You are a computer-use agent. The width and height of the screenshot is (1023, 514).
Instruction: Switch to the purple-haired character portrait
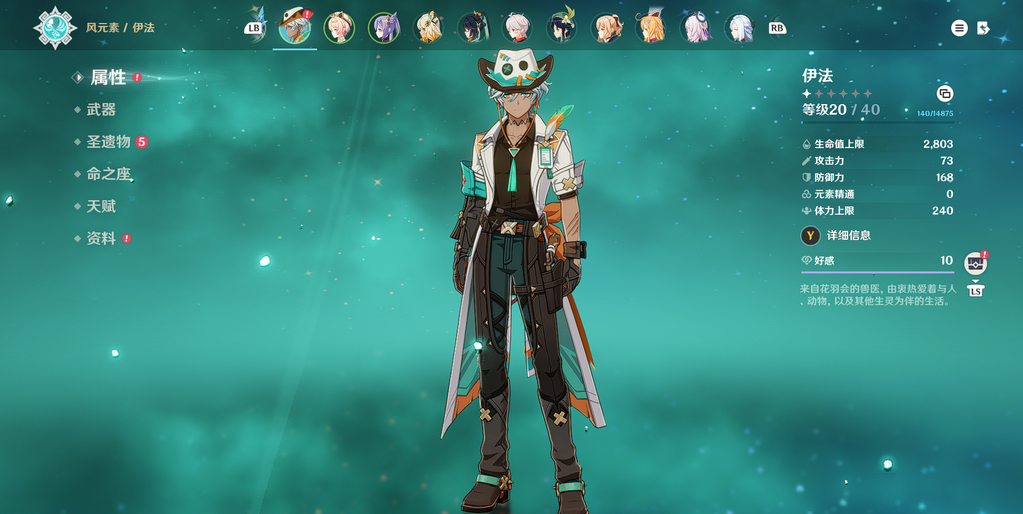pyautogui.click(x=383, y=28)
